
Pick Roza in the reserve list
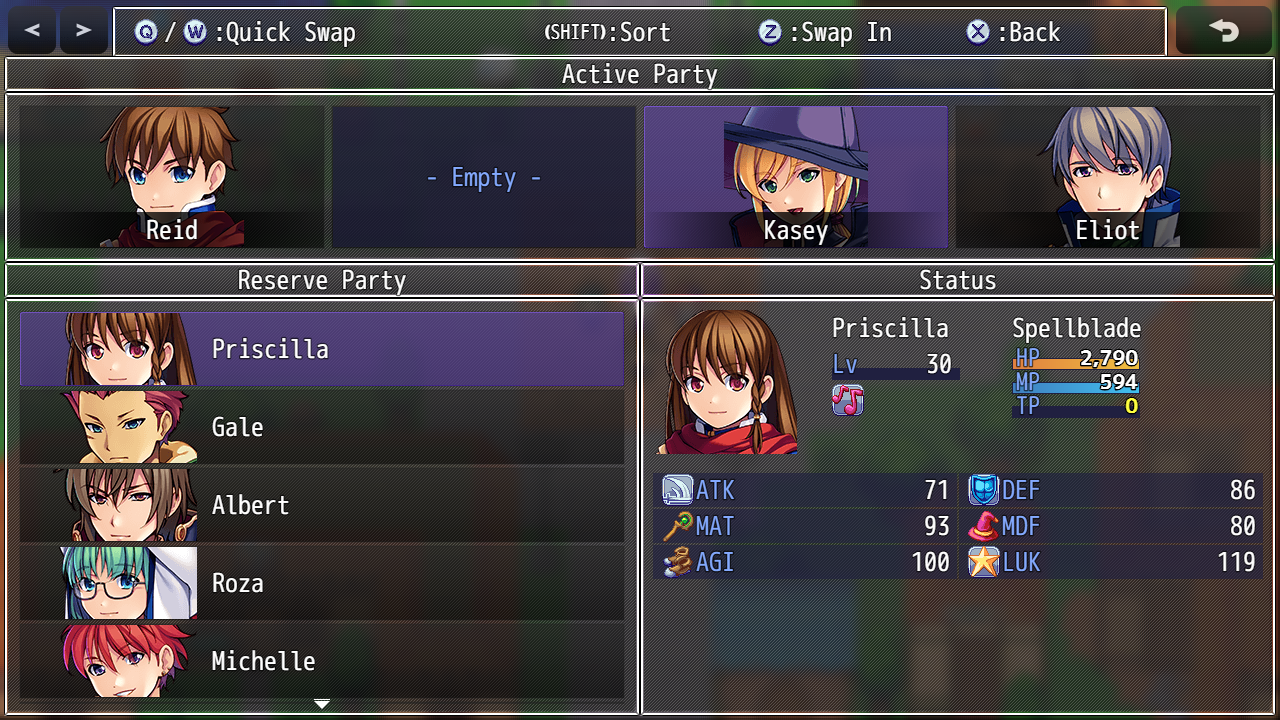pos(321,583)
